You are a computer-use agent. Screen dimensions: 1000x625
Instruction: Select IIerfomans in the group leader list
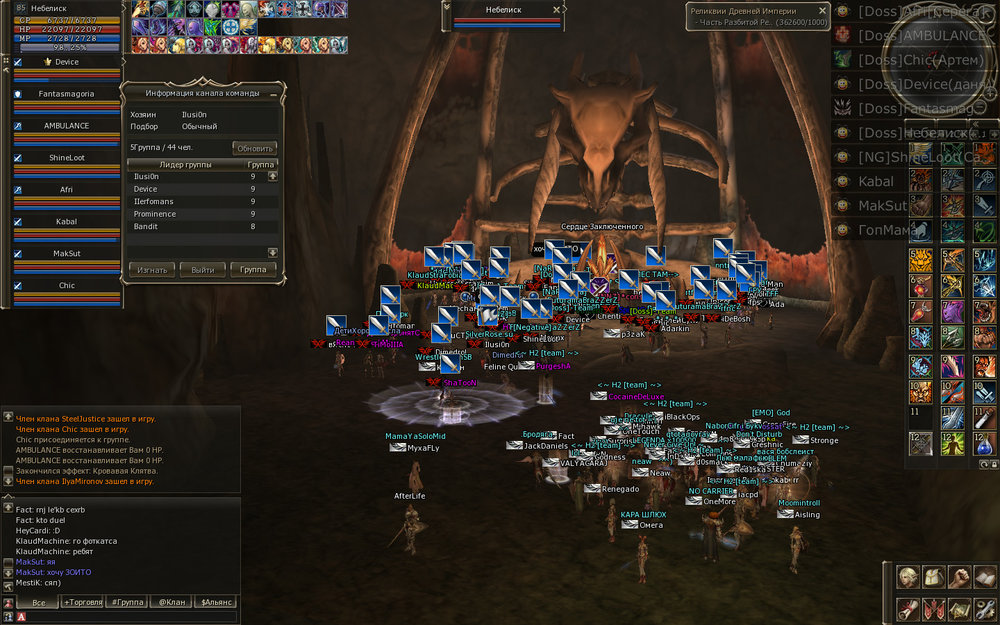(x=155, y=201)
